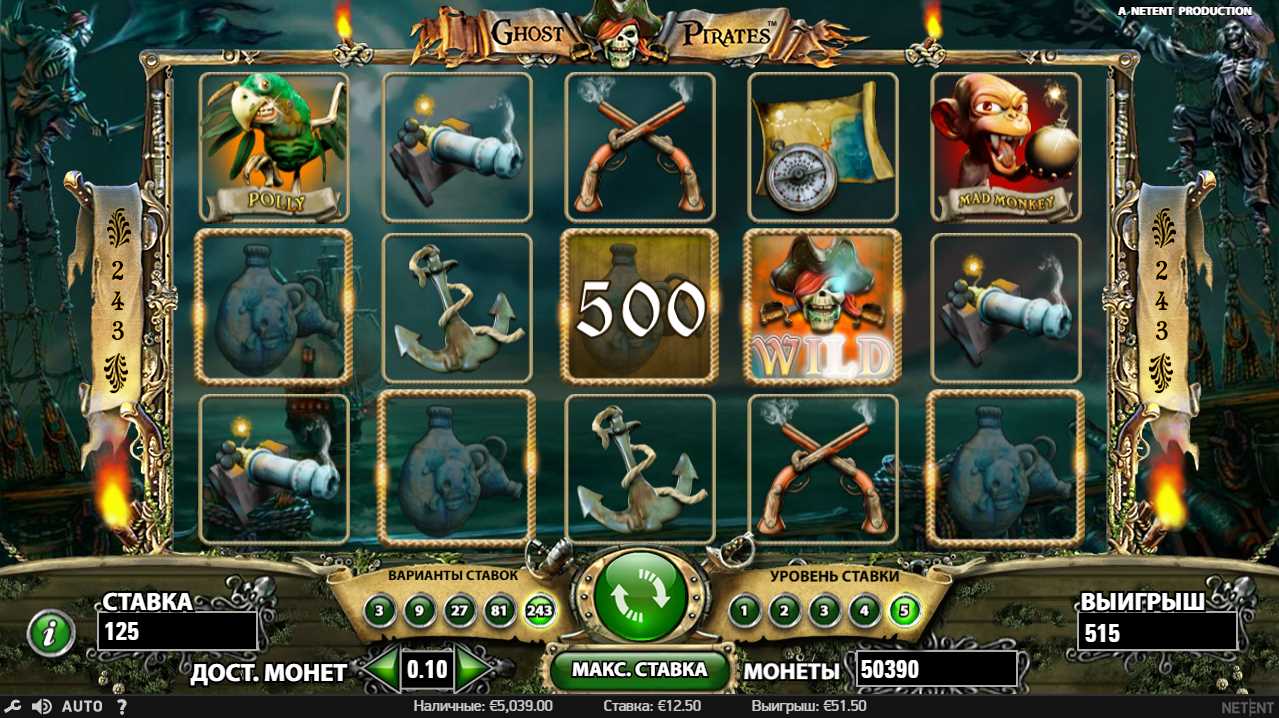Open wrench game settings

(x=15, y=707)
